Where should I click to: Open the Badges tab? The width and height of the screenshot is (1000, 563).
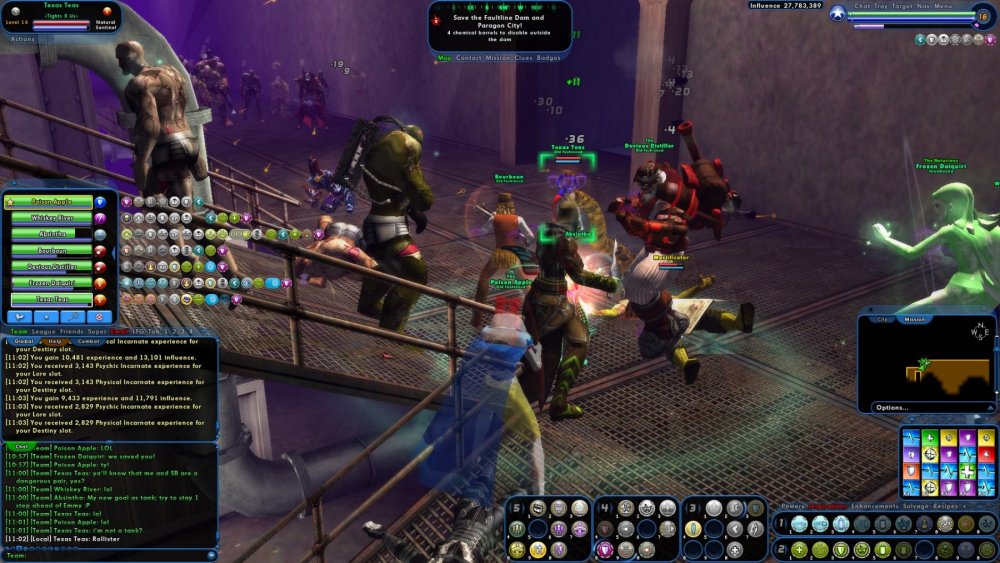549,58
